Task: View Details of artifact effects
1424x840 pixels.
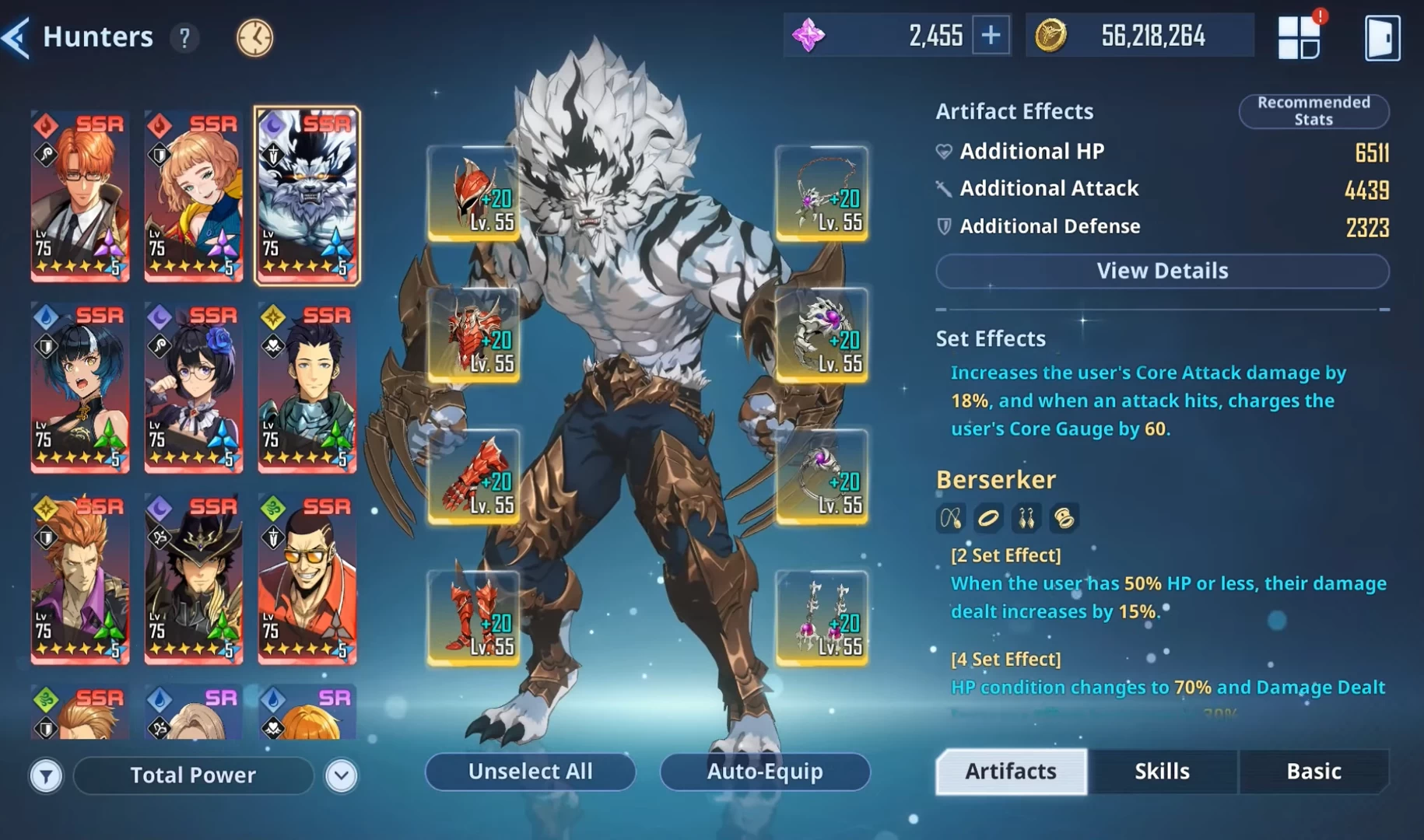Action: click(x=1162, y=271)
